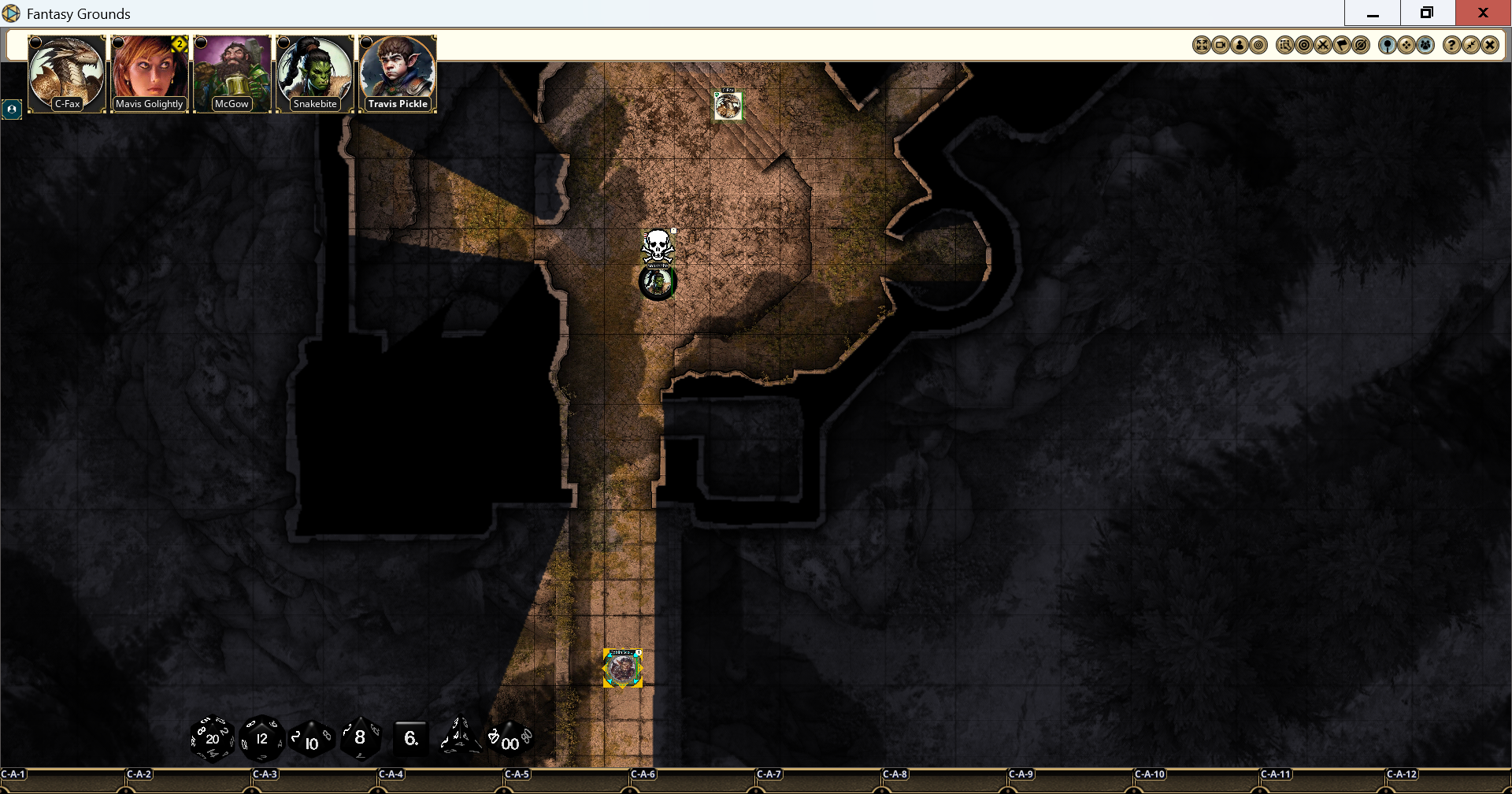Roll the four-sided pyramid die
This screenshot has height=794, width=1512.
(460, 737)
